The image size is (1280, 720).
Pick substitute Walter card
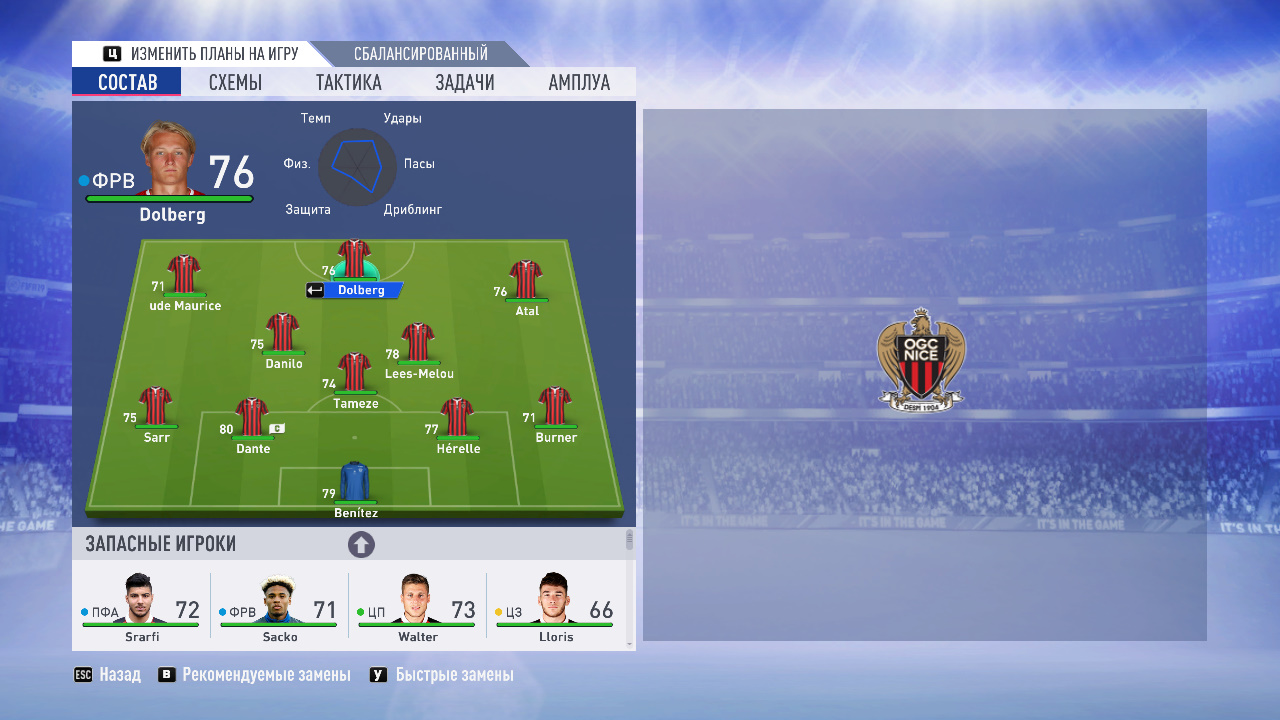[x=417, y=608]
